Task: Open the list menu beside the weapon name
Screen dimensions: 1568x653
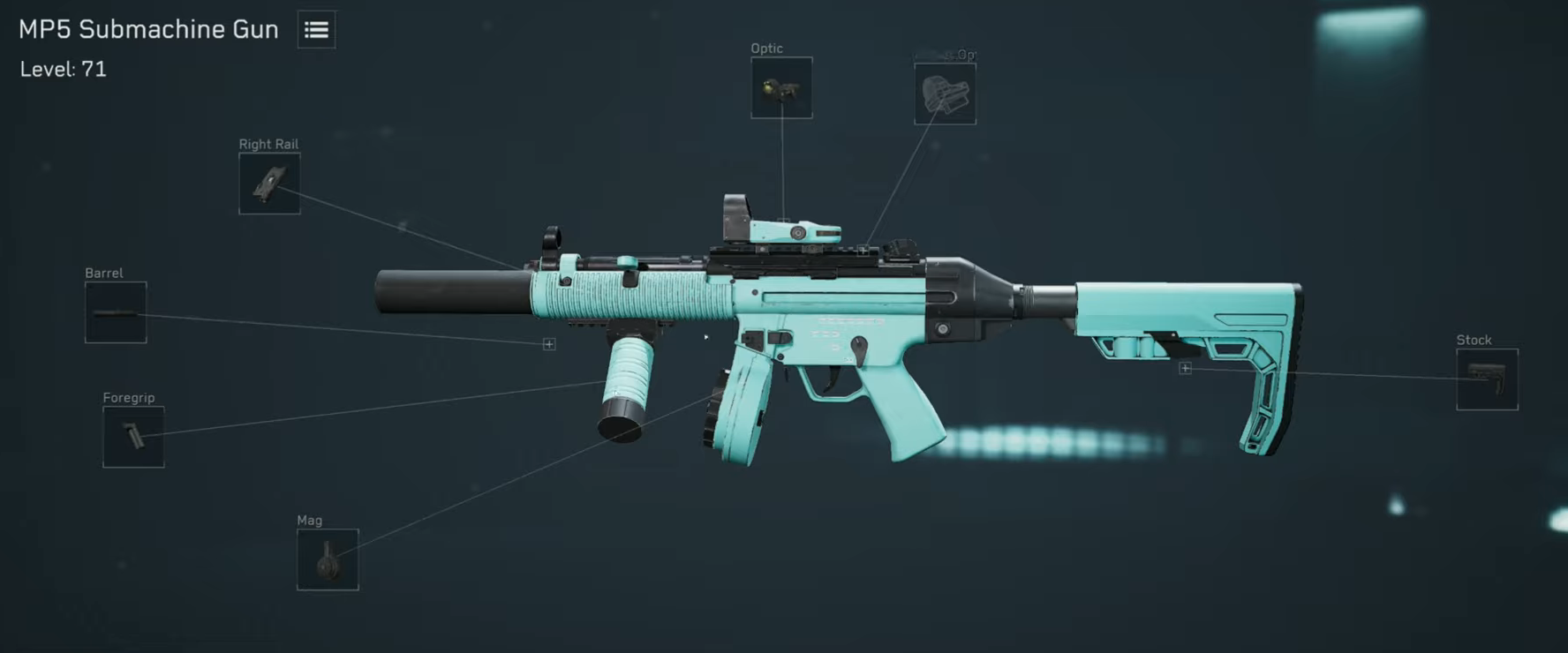Action: click(315, 29)
